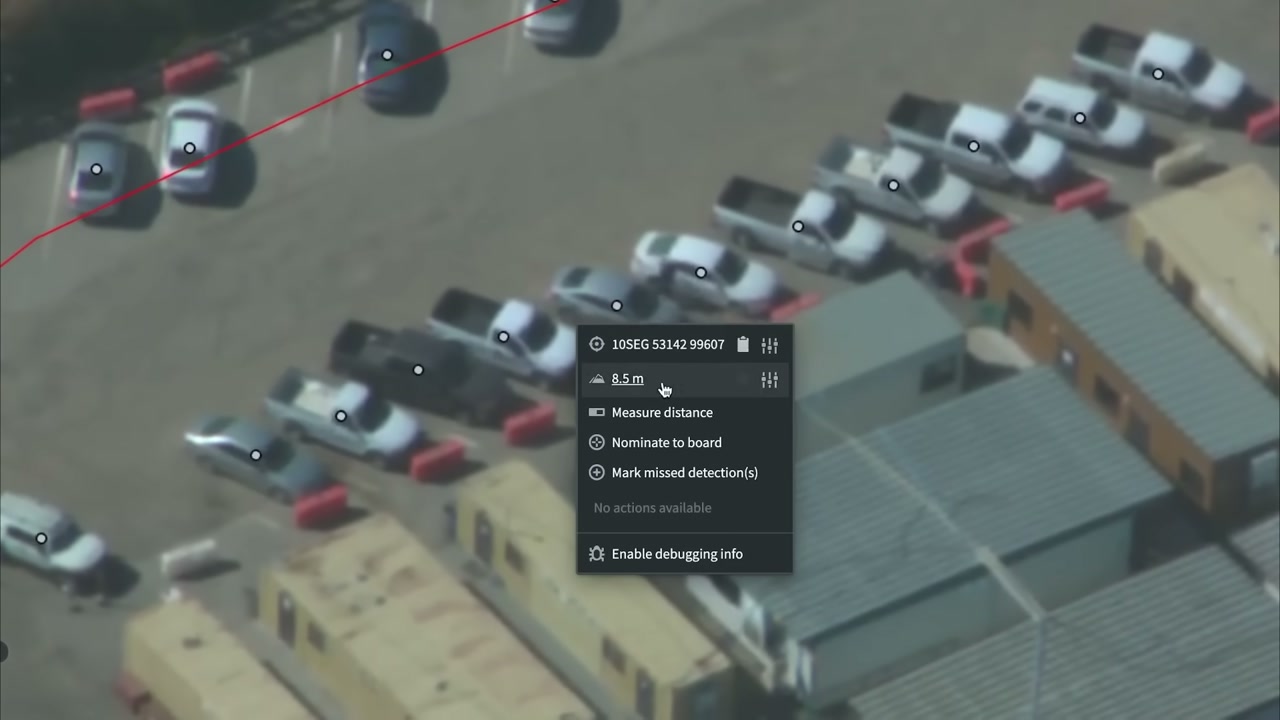Select the Measure distance ruler icon
Screen dimensions: 1280x720
tap(596, 412)
